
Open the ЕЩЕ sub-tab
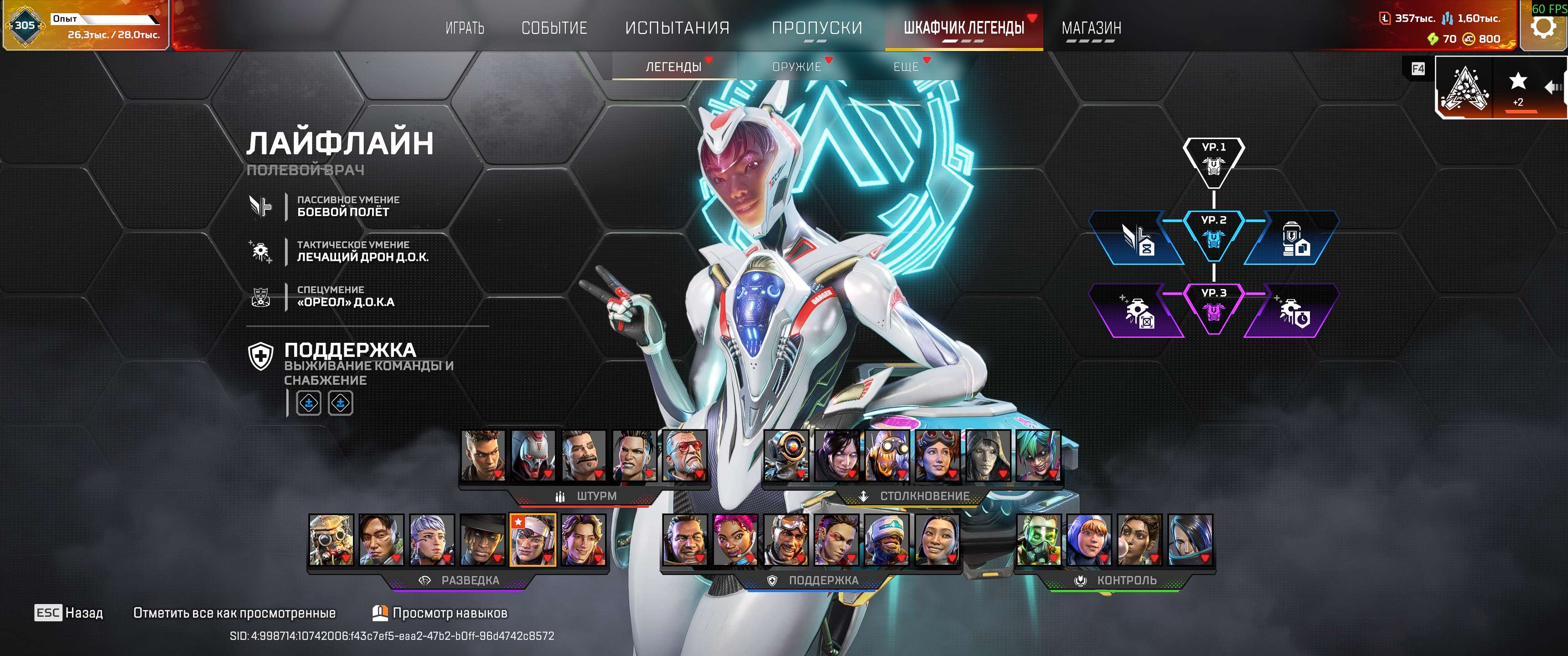(906, 67)
